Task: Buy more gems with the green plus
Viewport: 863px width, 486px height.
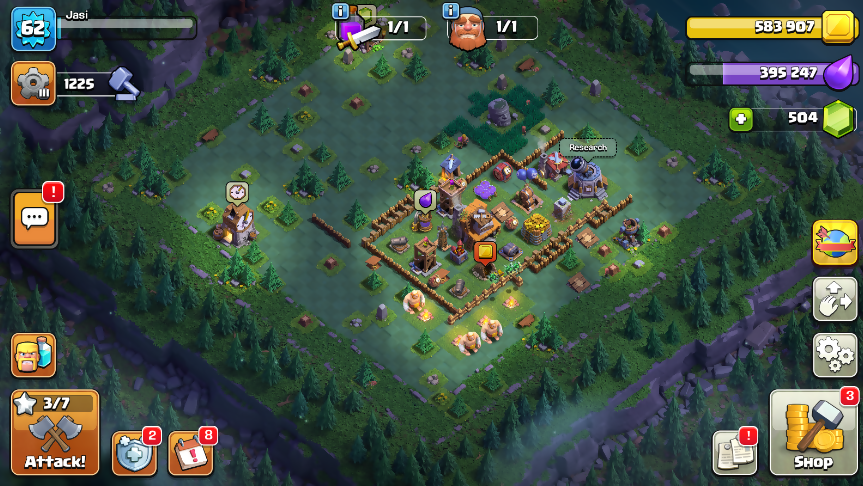Action: (740, 118)
